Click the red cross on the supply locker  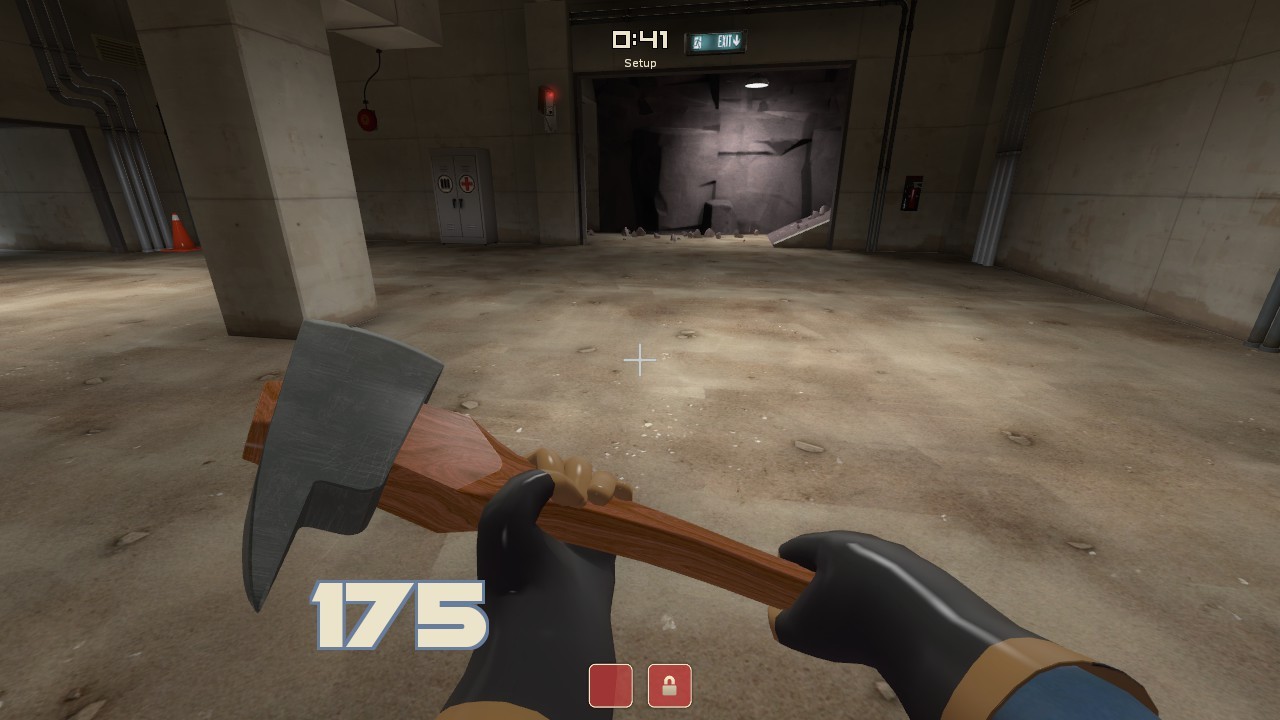466,184
